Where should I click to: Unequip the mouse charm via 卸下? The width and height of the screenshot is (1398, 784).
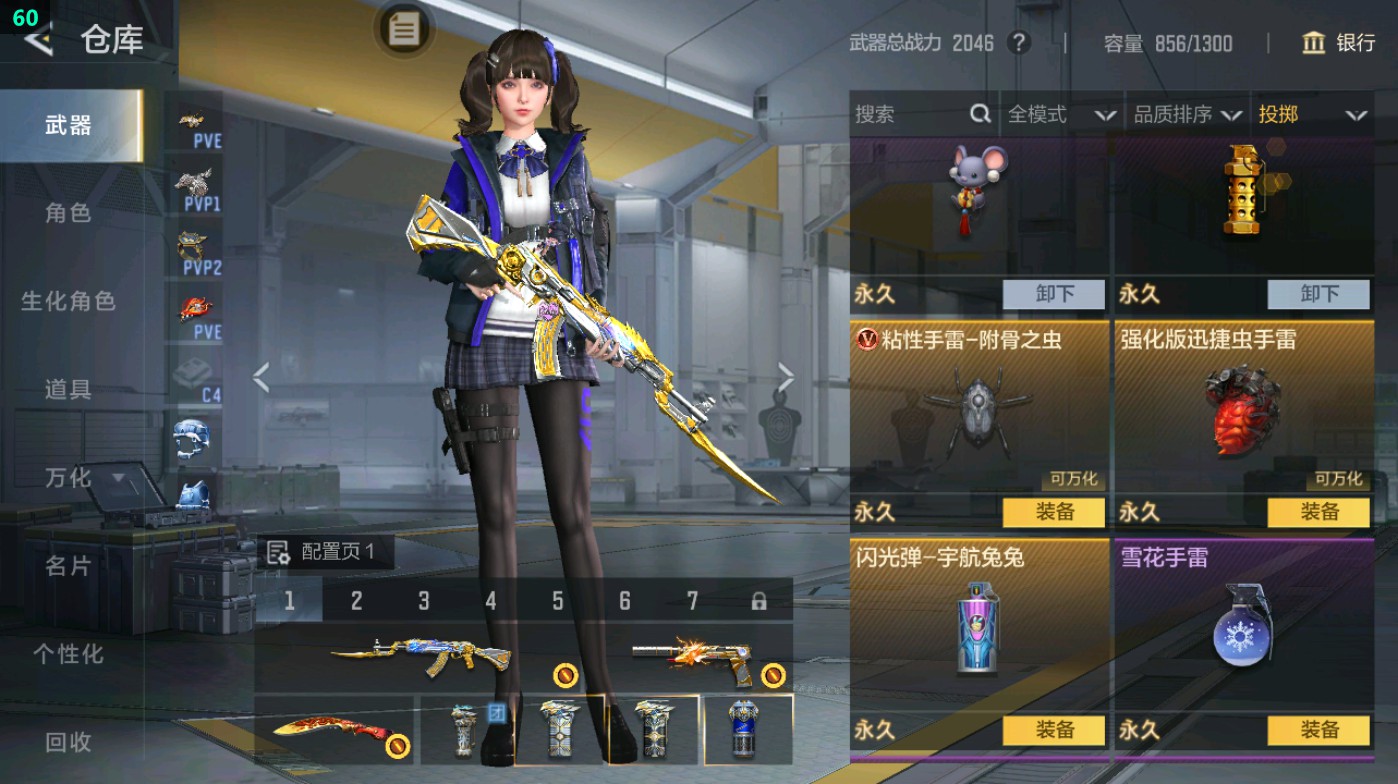pyautogui.click(x=1055, y=295)
